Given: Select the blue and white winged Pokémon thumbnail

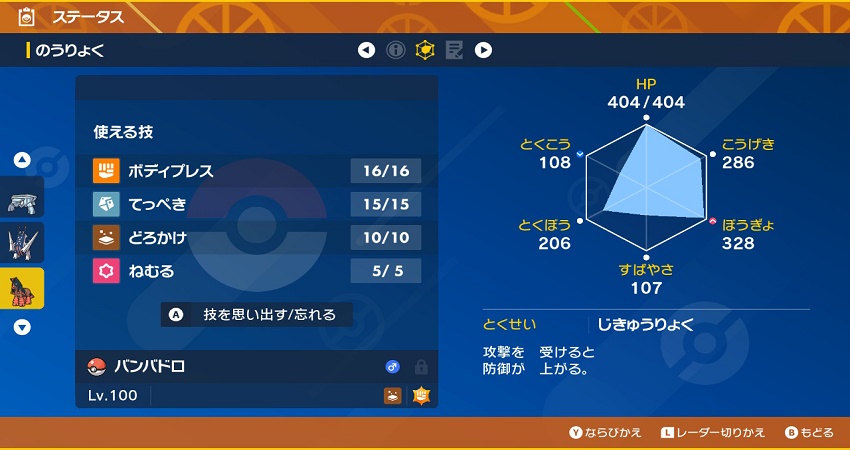Looking at the screenshot, I should (22, 243).
